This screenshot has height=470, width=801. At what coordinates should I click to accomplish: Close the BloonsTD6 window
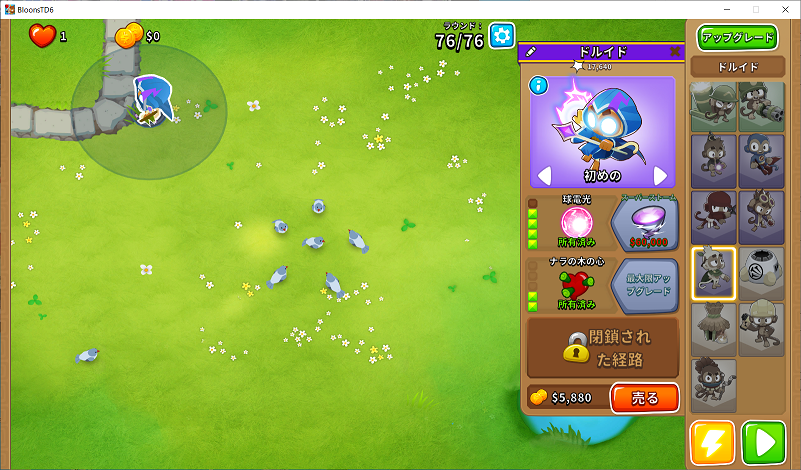[x=783, y=9]
